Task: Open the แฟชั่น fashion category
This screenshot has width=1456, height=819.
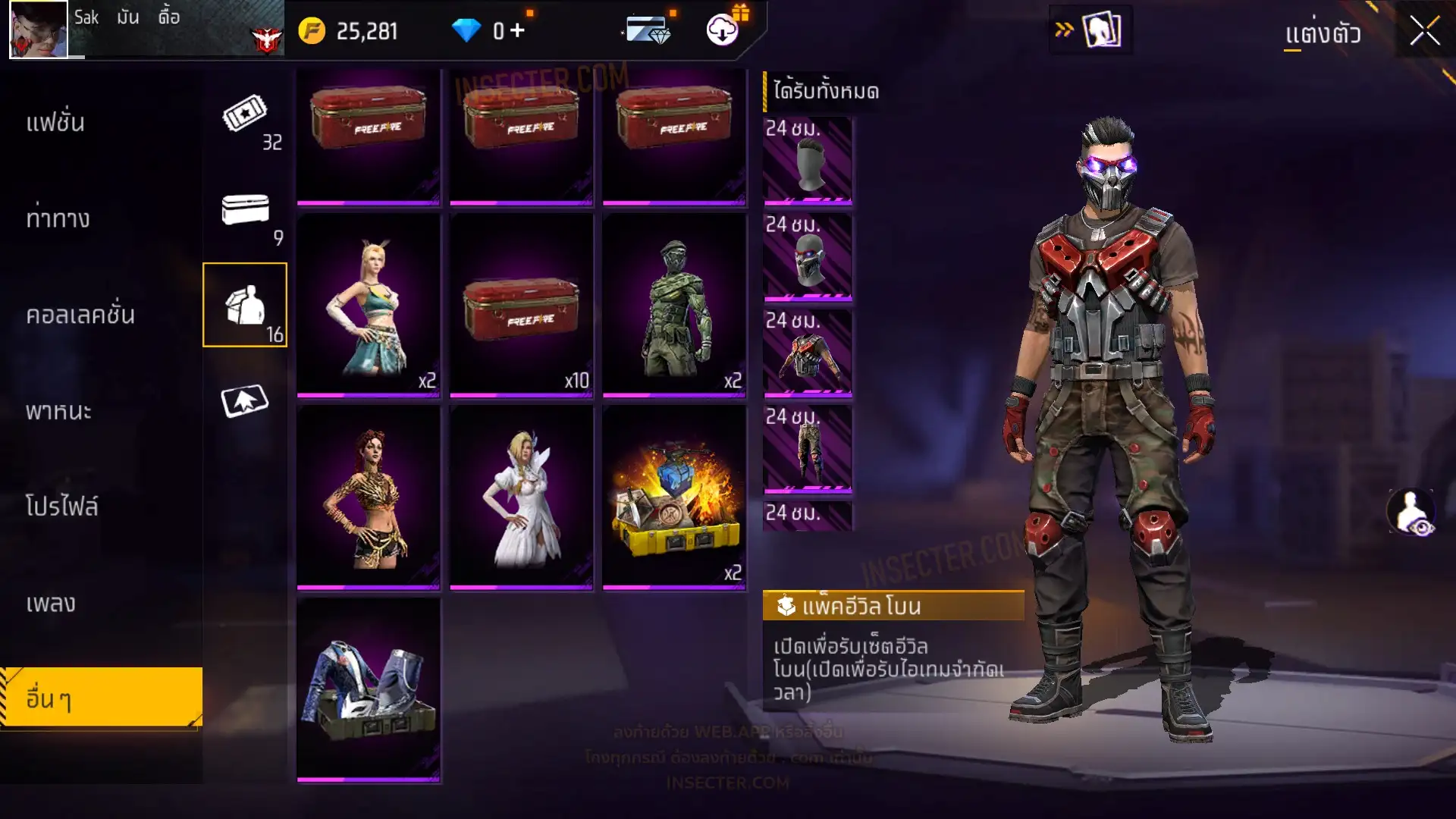Action: coord(55,123)
